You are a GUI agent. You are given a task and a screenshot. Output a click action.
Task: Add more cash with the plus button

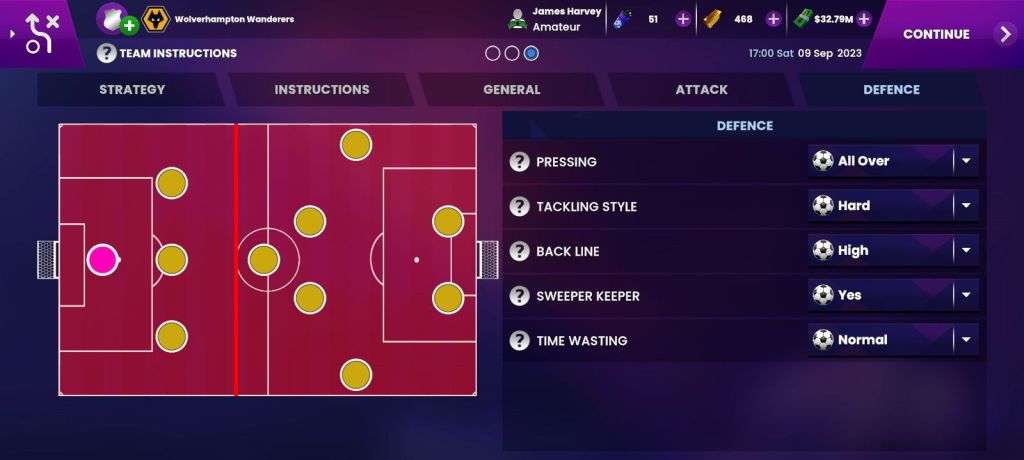864,19
